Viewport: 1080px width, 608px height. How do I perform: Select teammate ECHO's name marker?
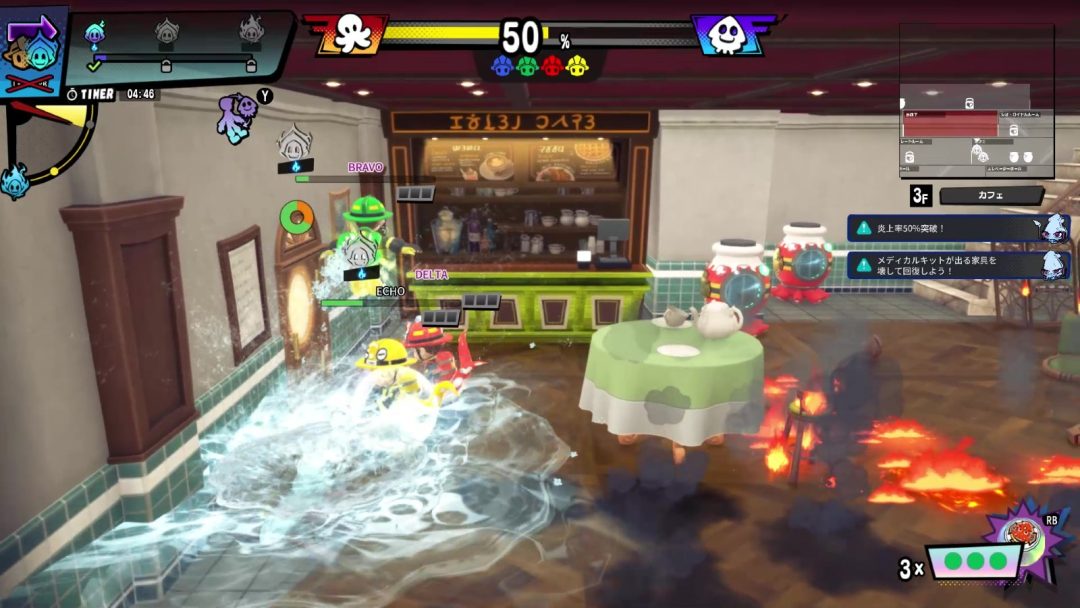pos(390,291)
